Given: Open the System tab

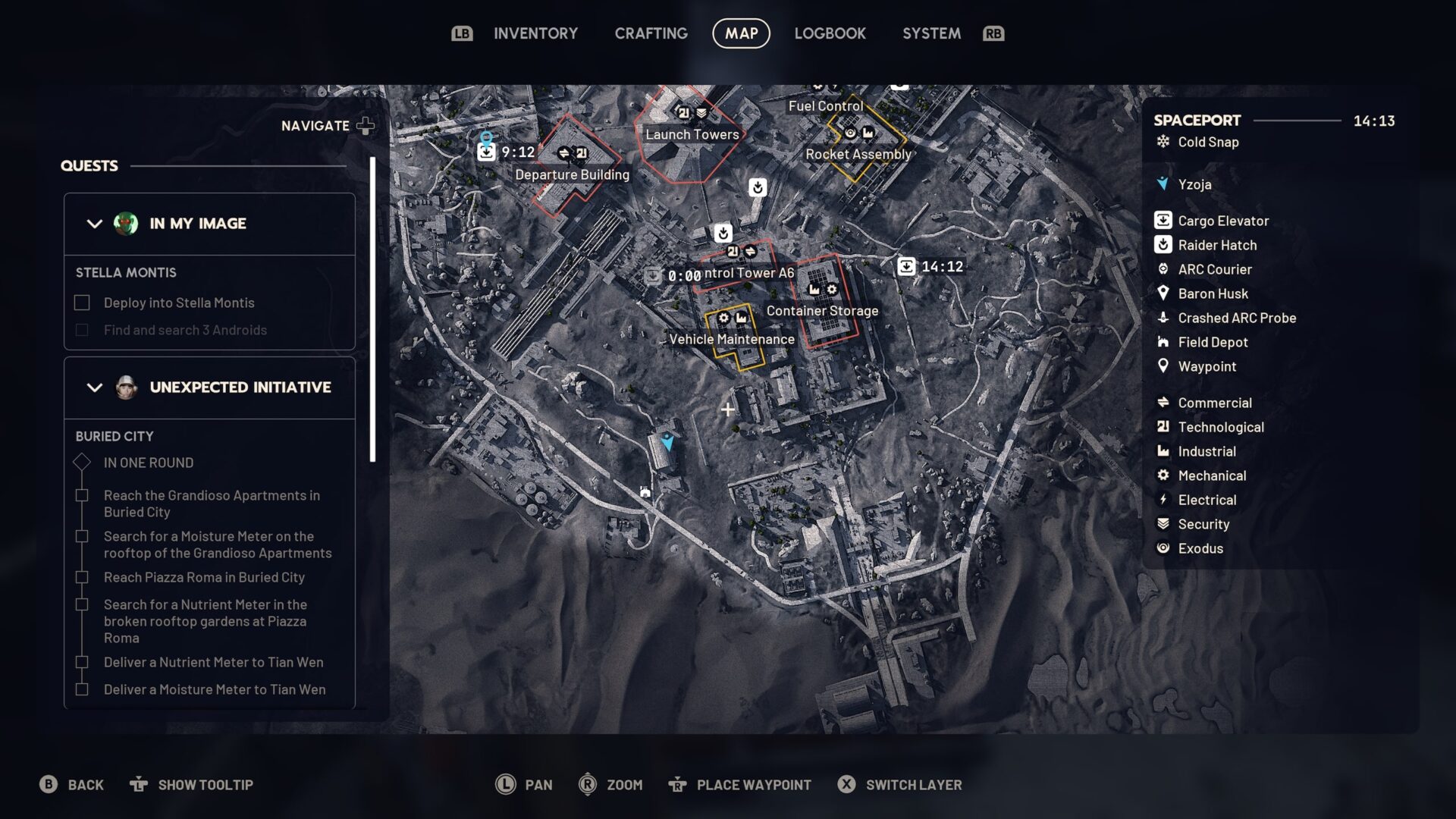Looking at the screenshot, I should [931, 33].
